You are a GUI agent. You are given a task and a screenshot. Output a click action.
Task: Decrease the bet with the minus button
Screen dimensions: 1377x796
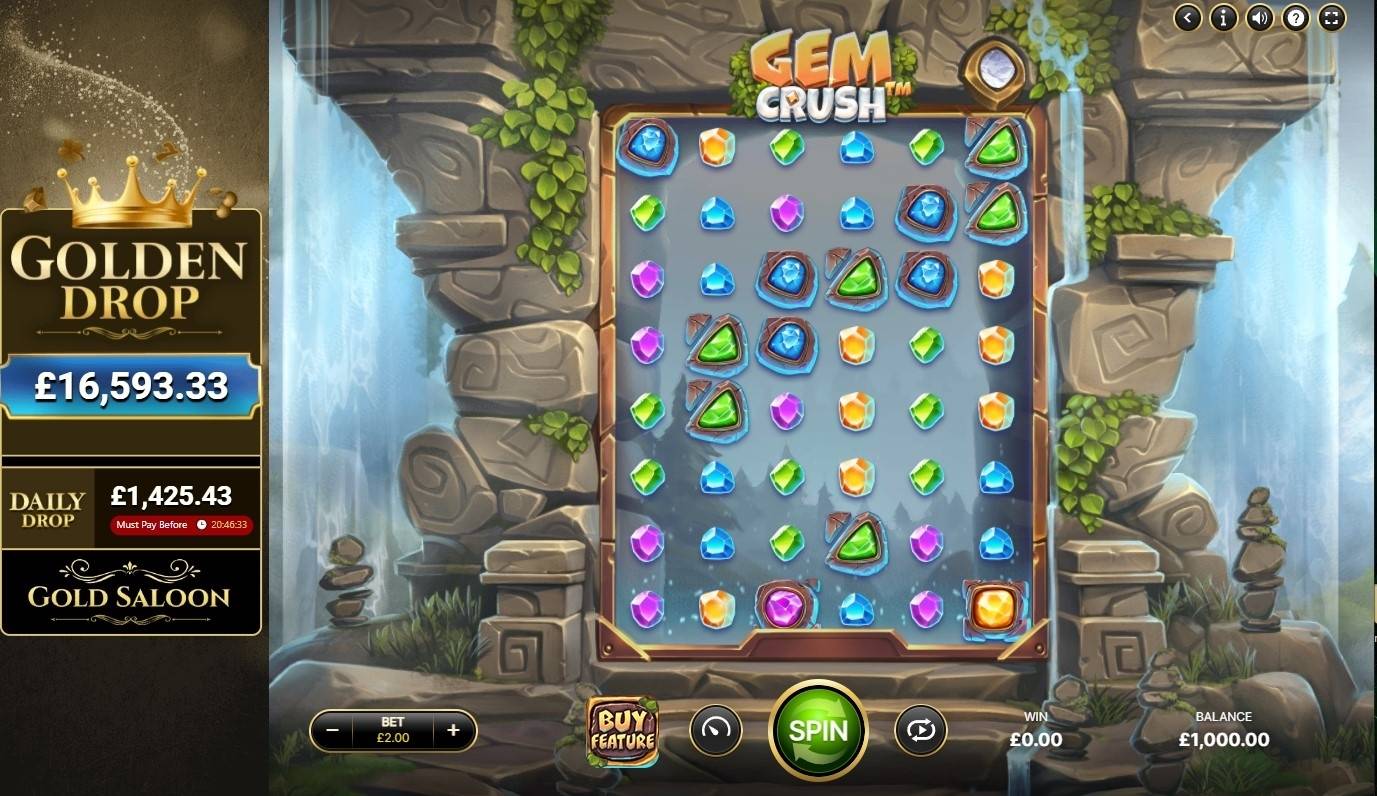(333, 730)
